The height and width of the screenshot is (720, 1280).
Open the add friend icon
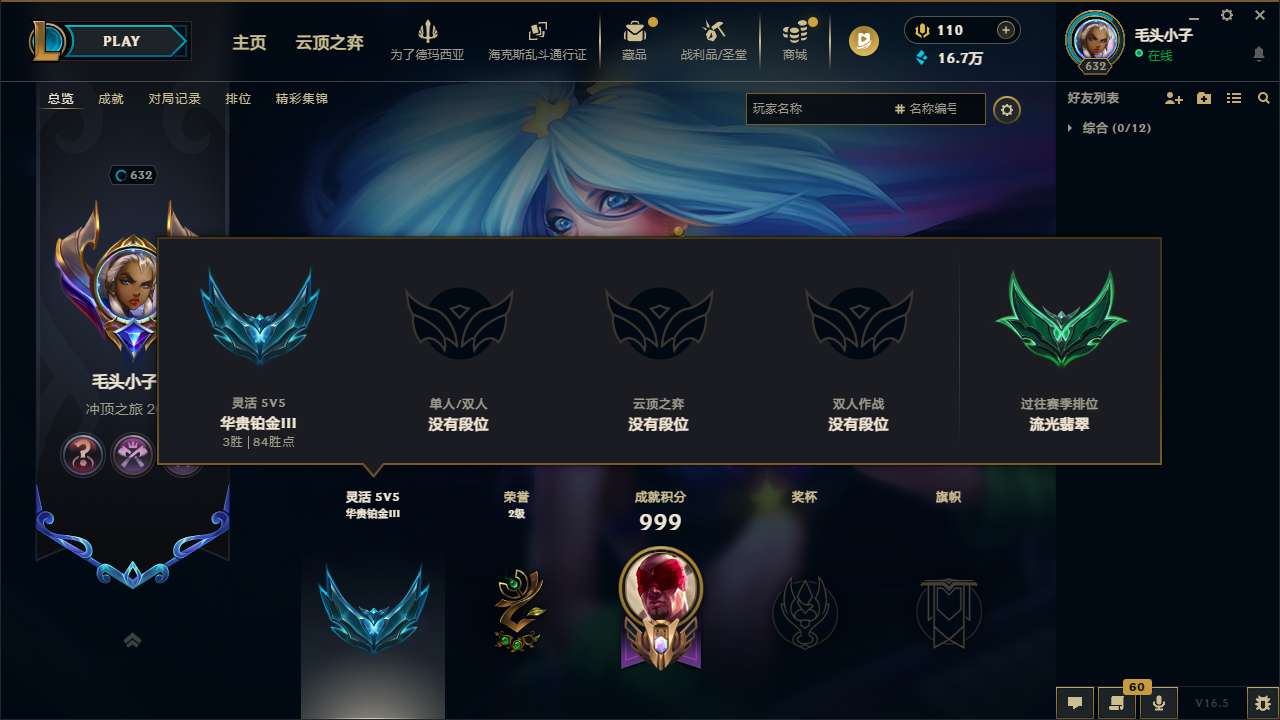[x=1172, y=98]
